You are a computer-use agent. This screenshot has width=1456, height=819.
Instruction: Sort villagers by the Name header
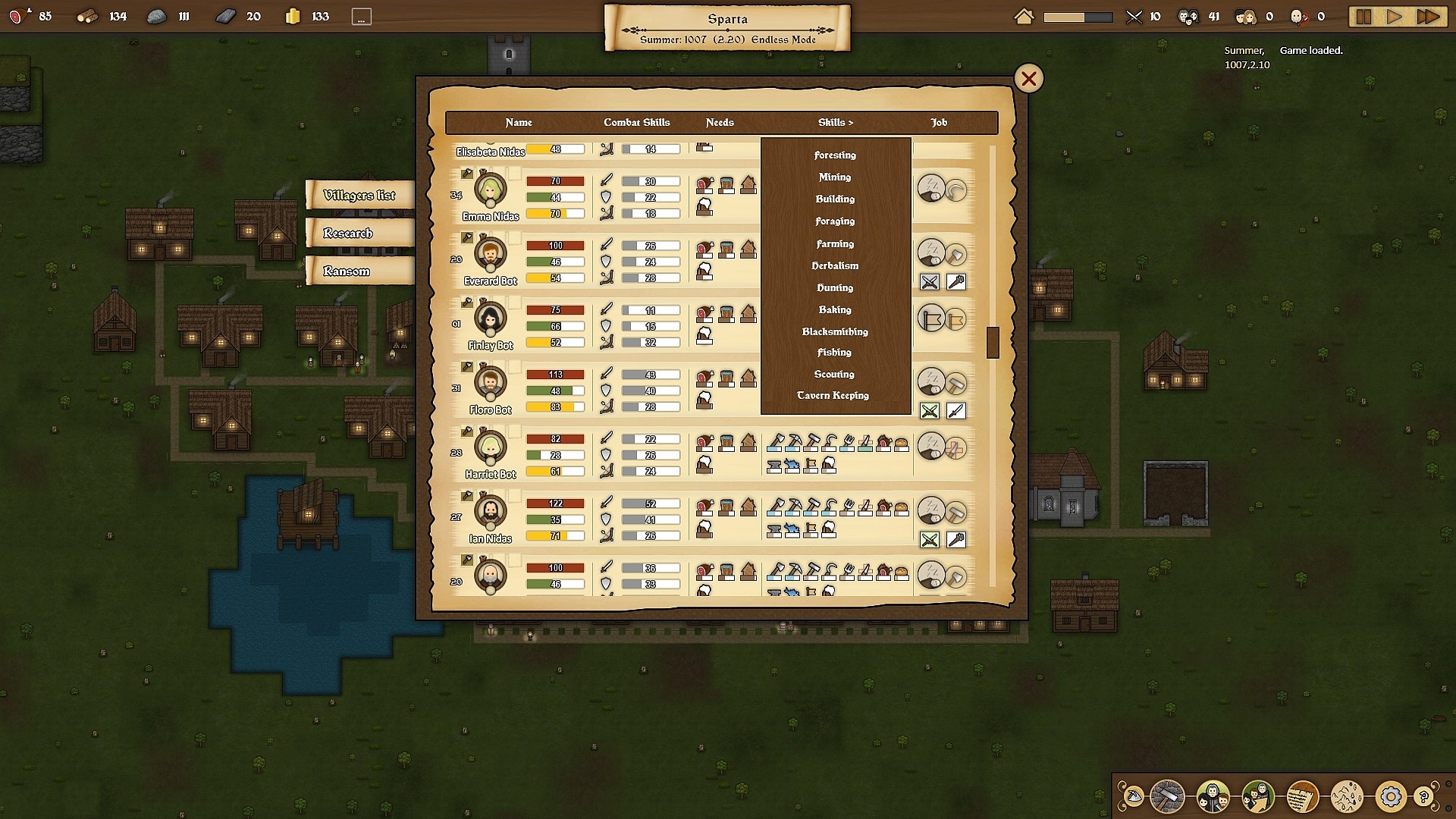(x=519, y=123)
